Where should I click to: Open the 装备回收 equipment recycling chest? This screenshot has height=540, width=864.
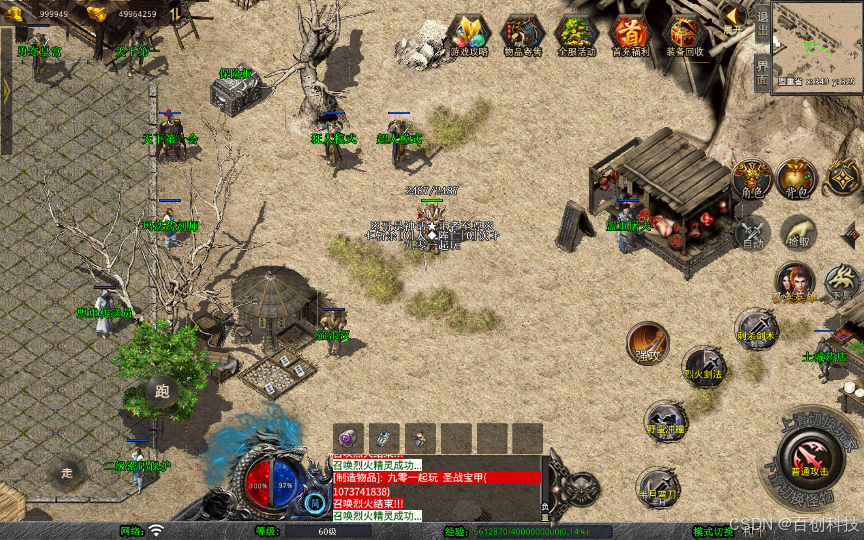(685, 35)
